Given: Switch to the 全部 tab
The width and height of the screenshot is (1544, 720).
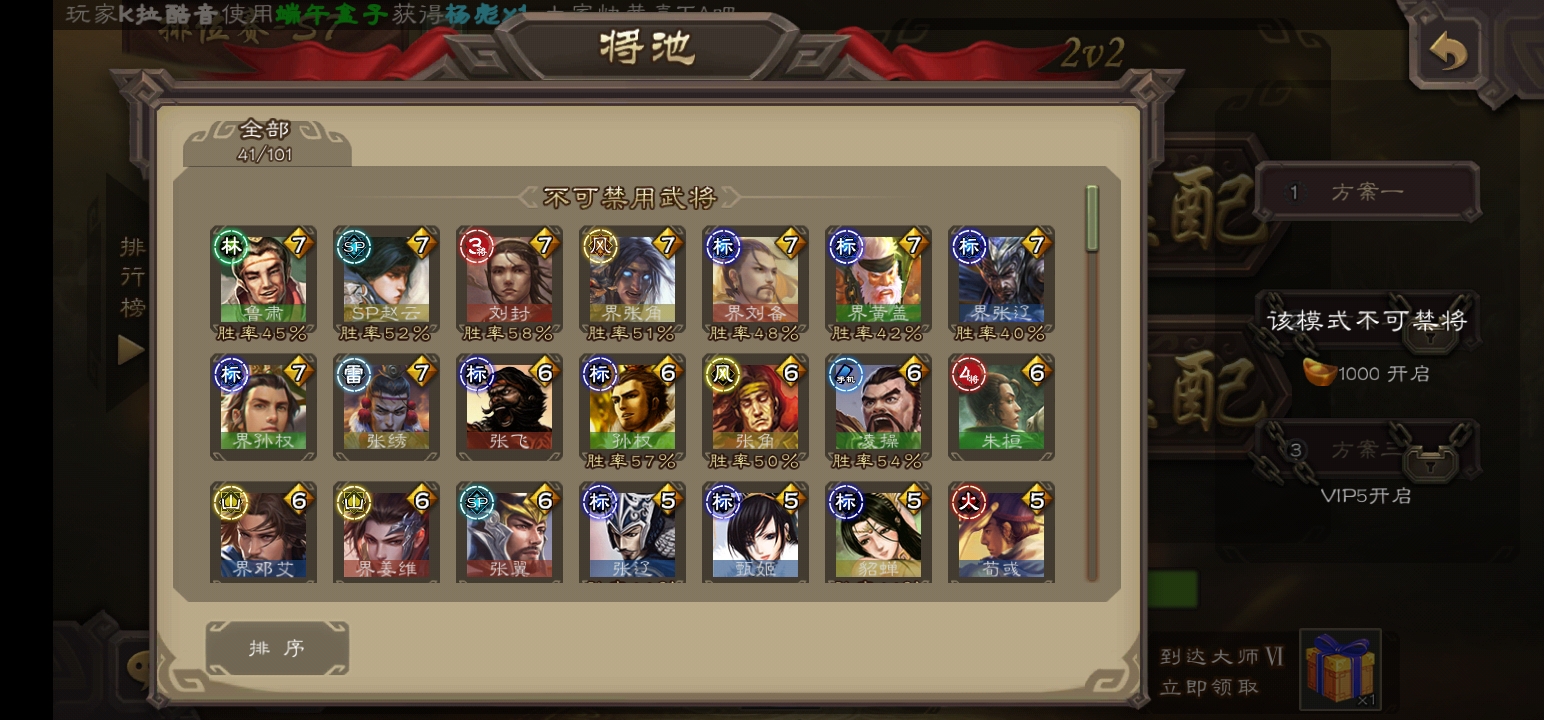Looking at the screenshot, I should tap(266, 141).
